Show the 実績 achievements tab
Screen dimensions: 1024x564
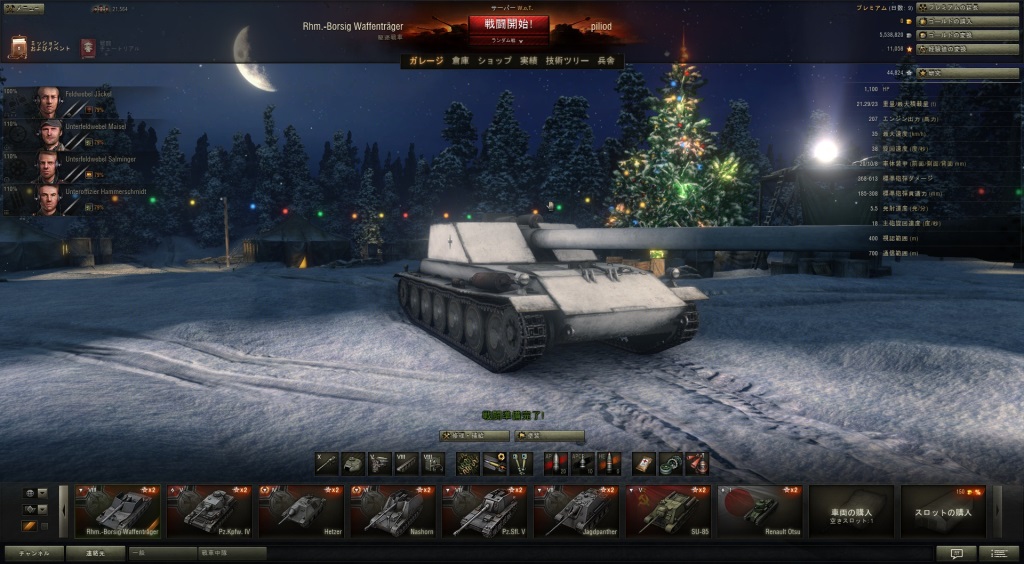point(530,61)
